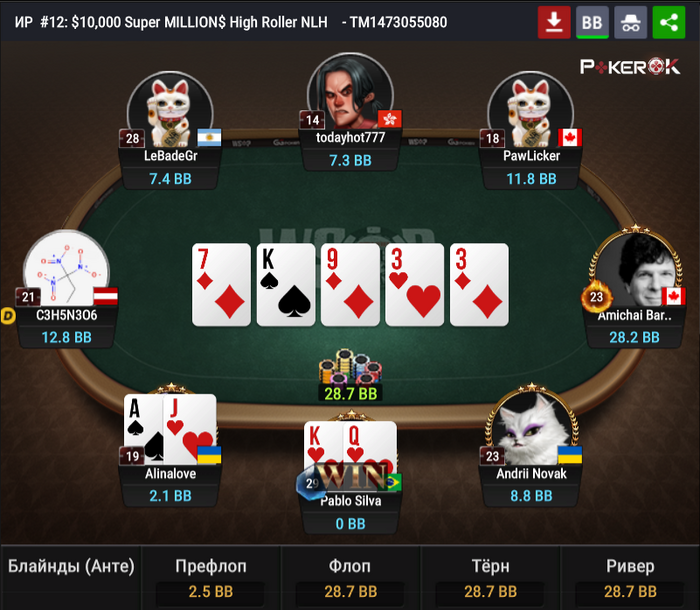Open Andrii Novak's white cat avatar

[530, 425]
